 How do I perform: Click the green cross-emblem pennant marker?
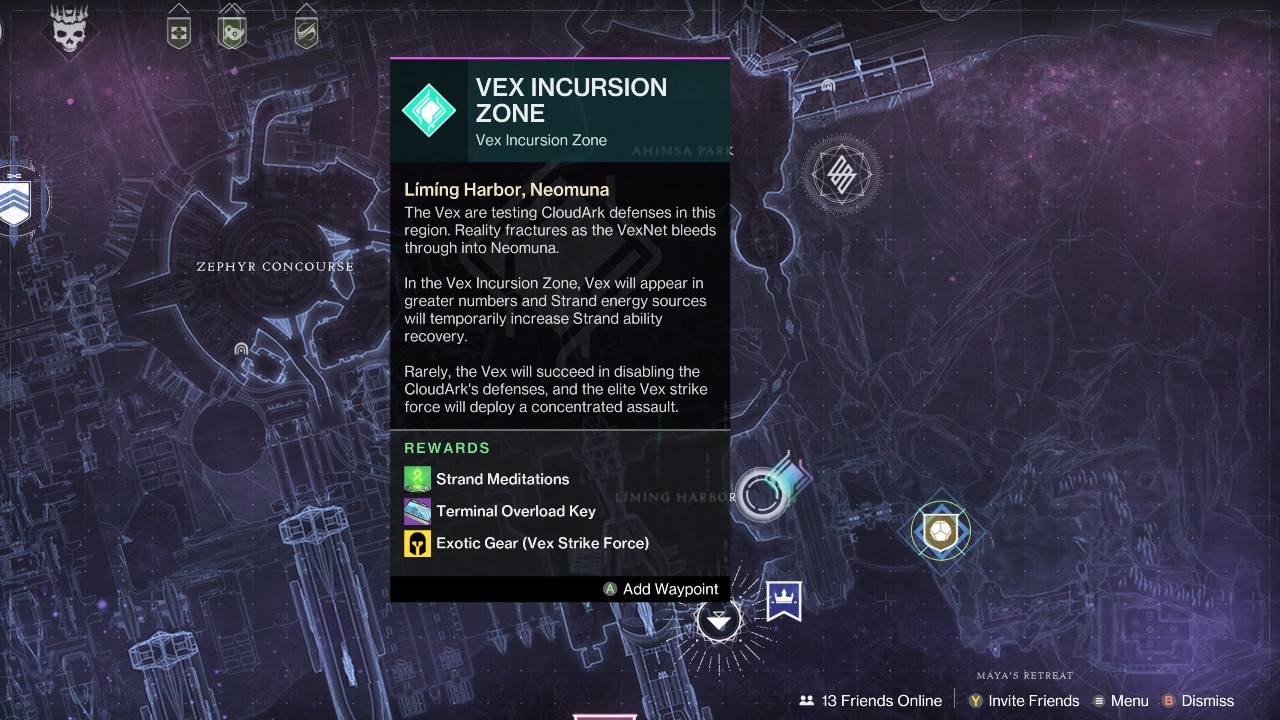[x=179, y=29]
